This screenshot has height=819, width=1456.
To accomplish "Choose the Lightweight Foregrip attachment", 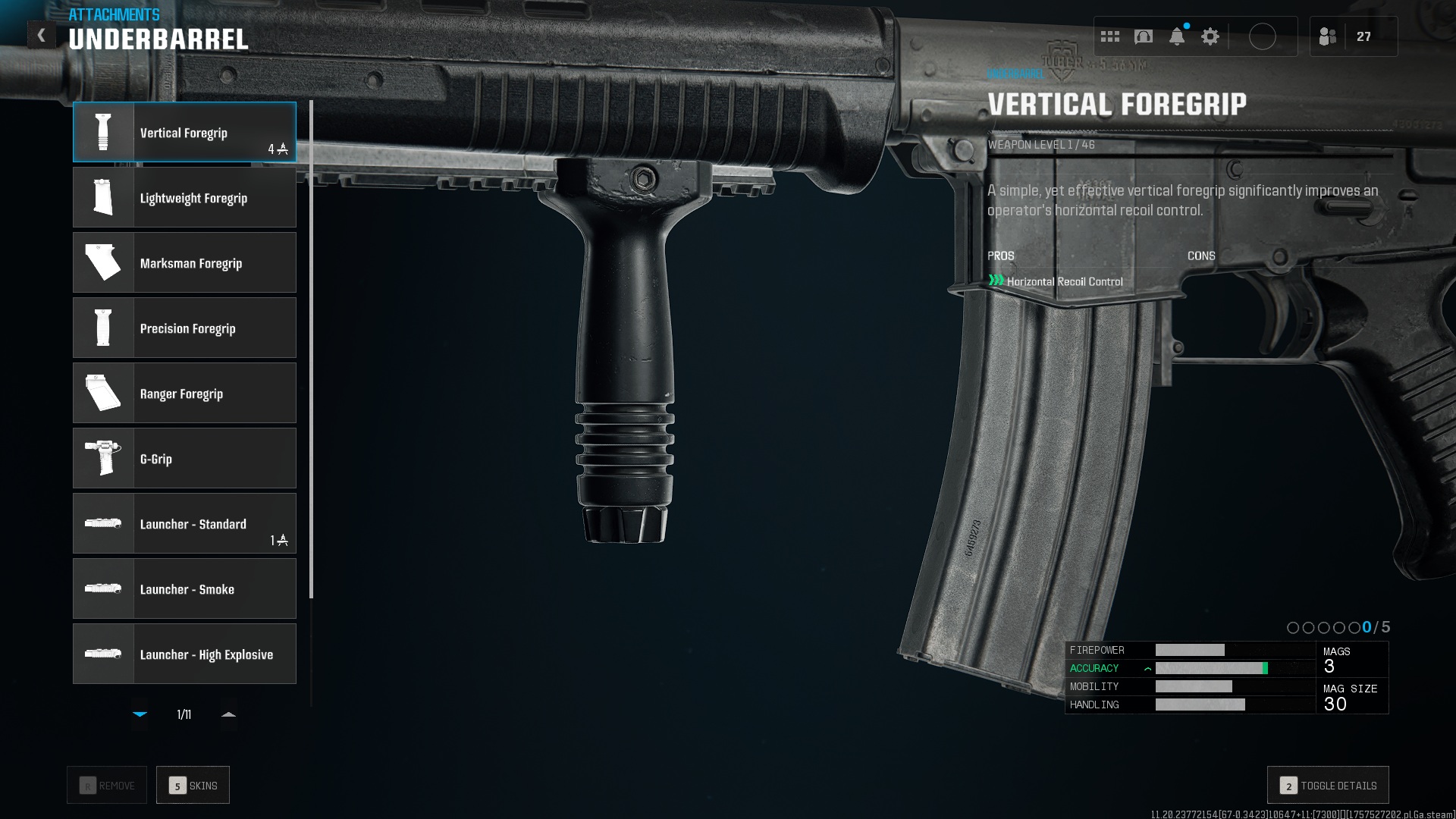I will pyautogui.click(x=184, y=197).
